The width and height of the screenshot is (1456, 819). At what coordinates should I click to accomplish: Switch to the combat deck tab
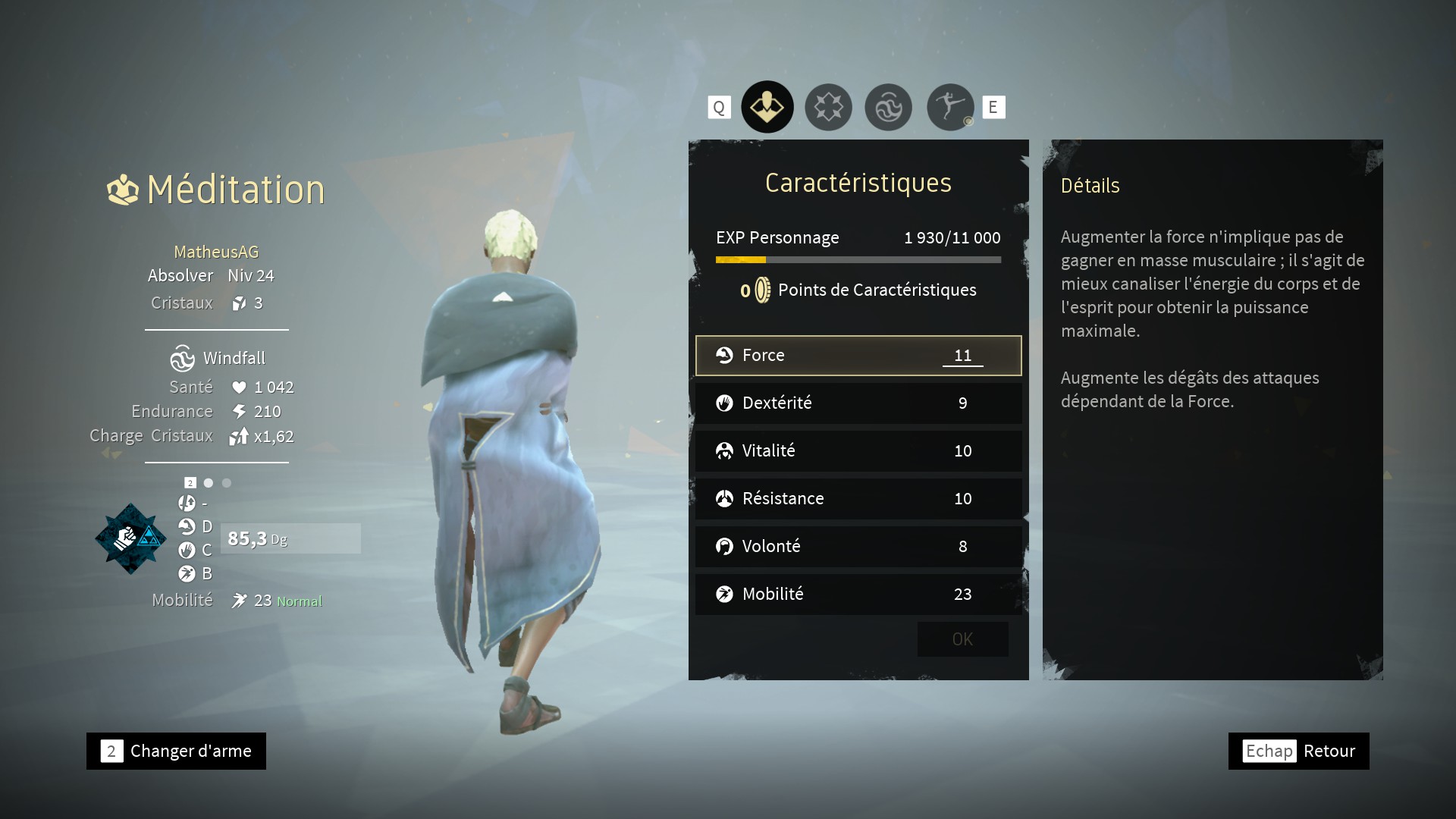point(828,107)
